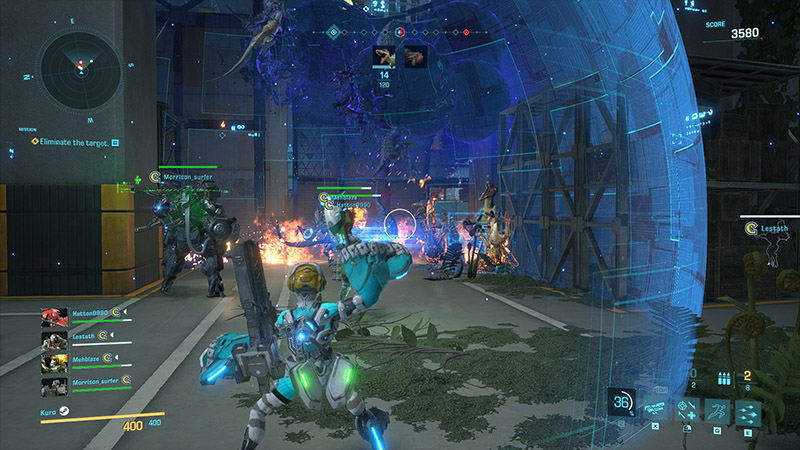Select Mehblaze's yellow exosuit portrait
Screen dimensions: 800x450
54,363
